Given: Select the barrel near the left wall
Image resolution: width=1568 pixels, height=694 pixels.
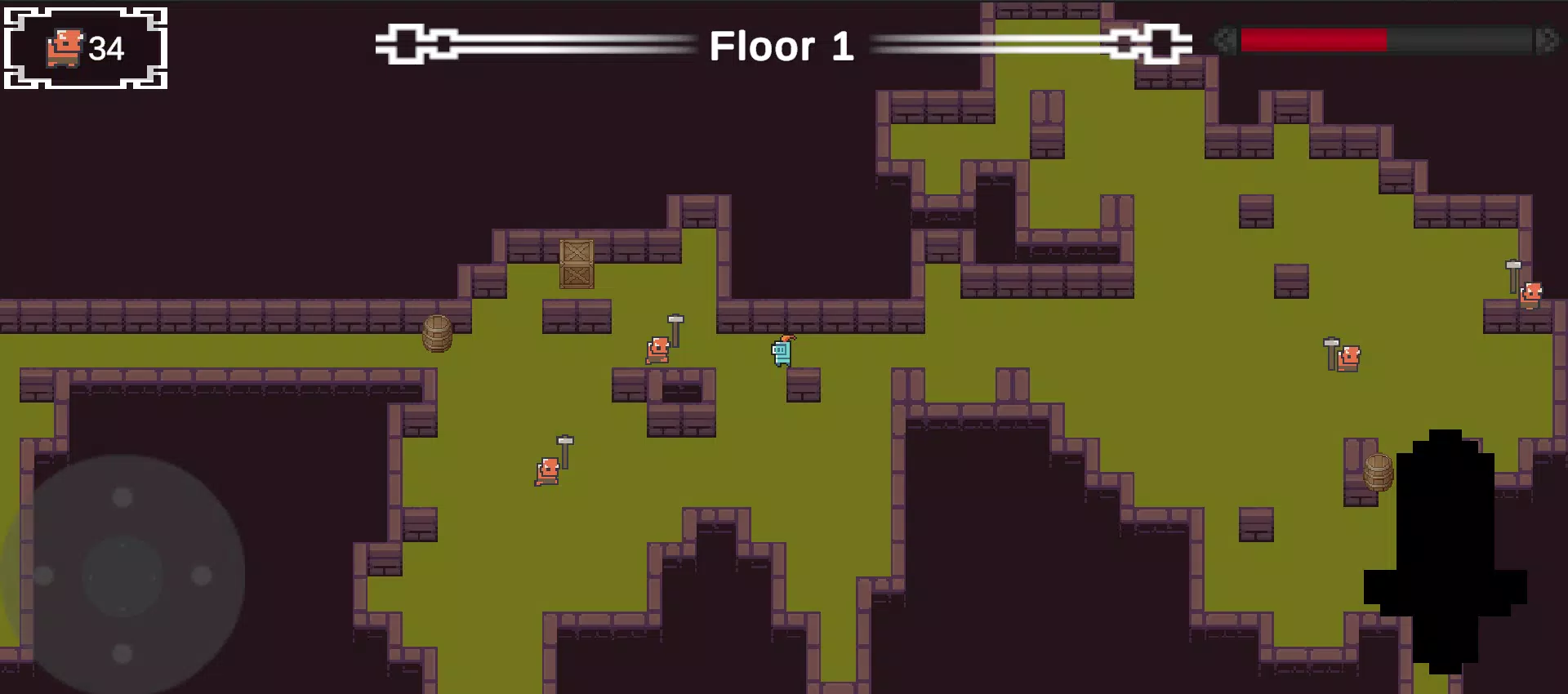Looking at the screenshot, I should pyautogui.click(x=439, y=334).
